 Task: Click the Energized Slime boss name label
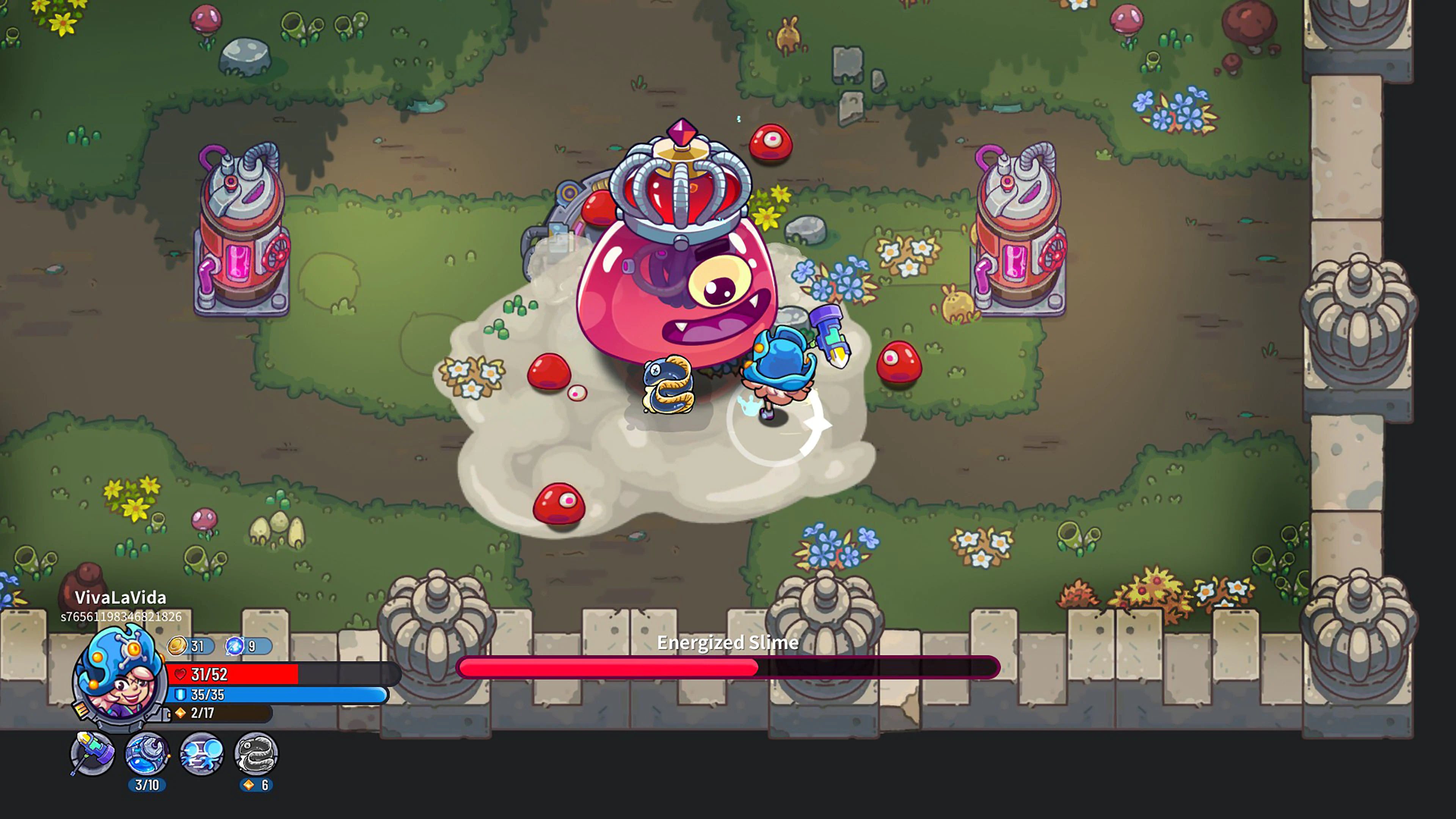coord(728,643)
